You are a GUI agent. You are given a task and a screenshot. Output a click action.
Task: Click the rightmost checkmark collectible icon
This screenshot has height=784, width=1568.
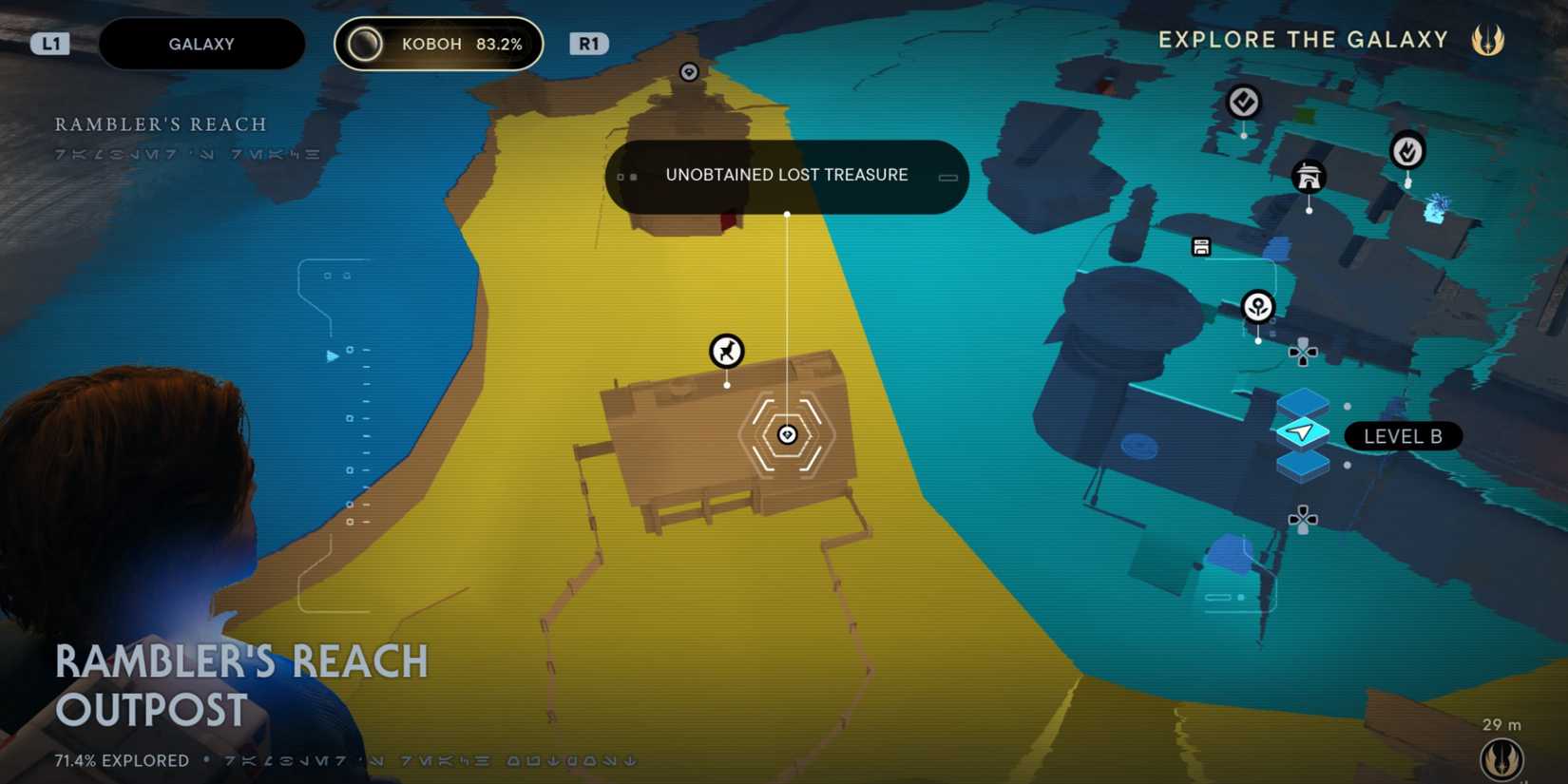point(1407,150)
